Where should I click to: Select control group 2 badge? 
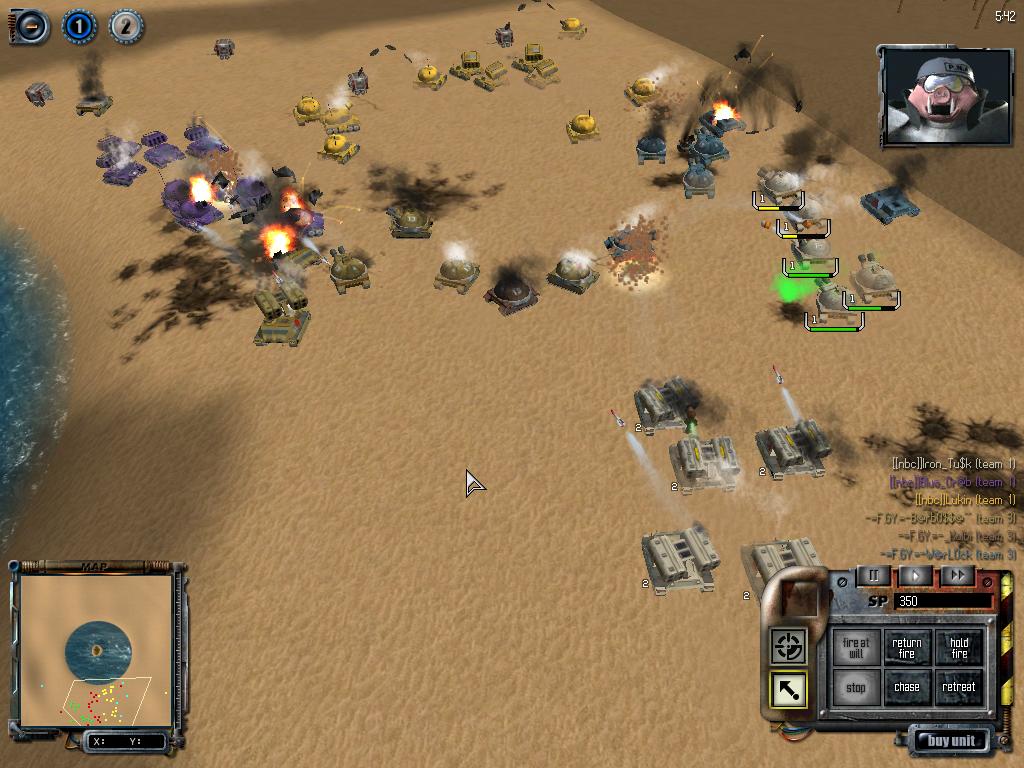coord(126,26)
